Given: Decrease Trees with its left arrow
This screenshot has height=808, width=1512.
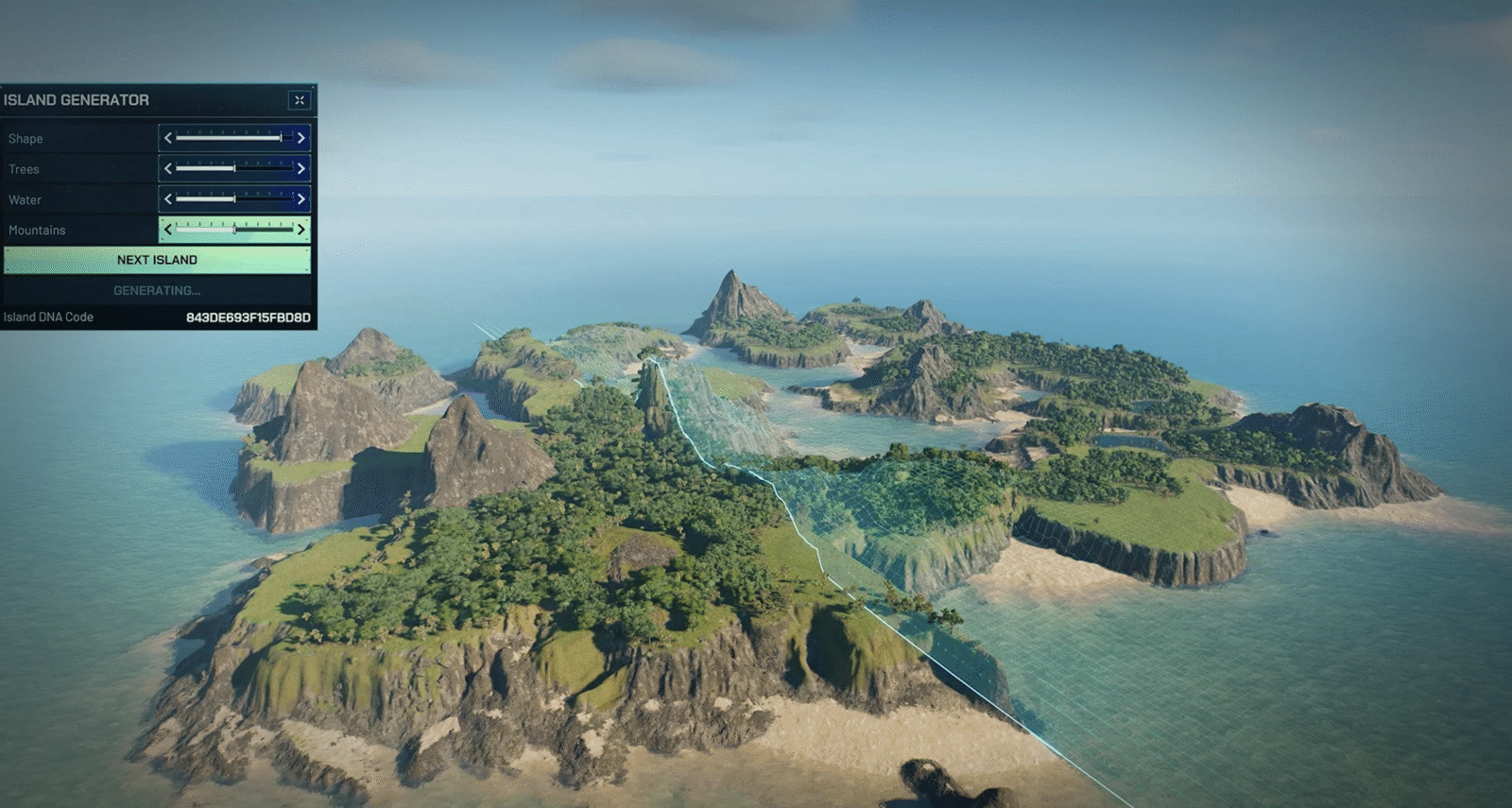Looking at the screenshot, I should pyautogui.click(x=168, y=169).
